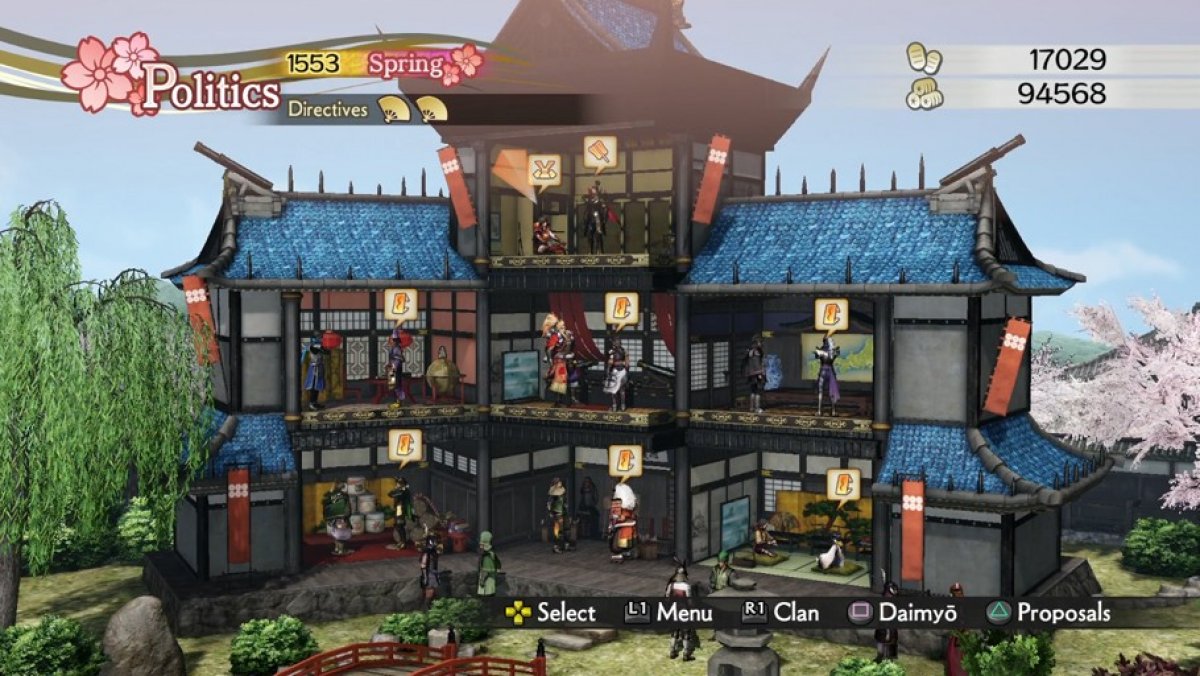
Task: Select the bubble above the officer at the wall map
Action: [x=830, y=314]
